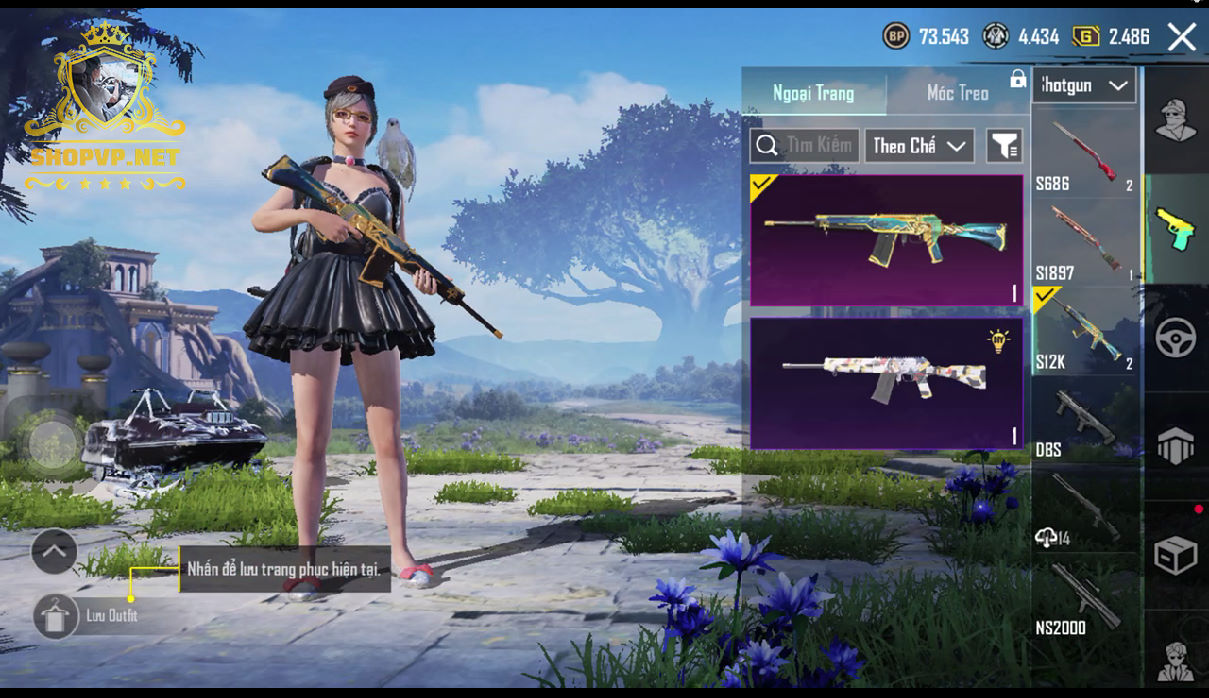The image size is (1209, 698).
Task: Switch to the Ngoại Trang tab
Action: pyautogui.click(x=813, y=93)
